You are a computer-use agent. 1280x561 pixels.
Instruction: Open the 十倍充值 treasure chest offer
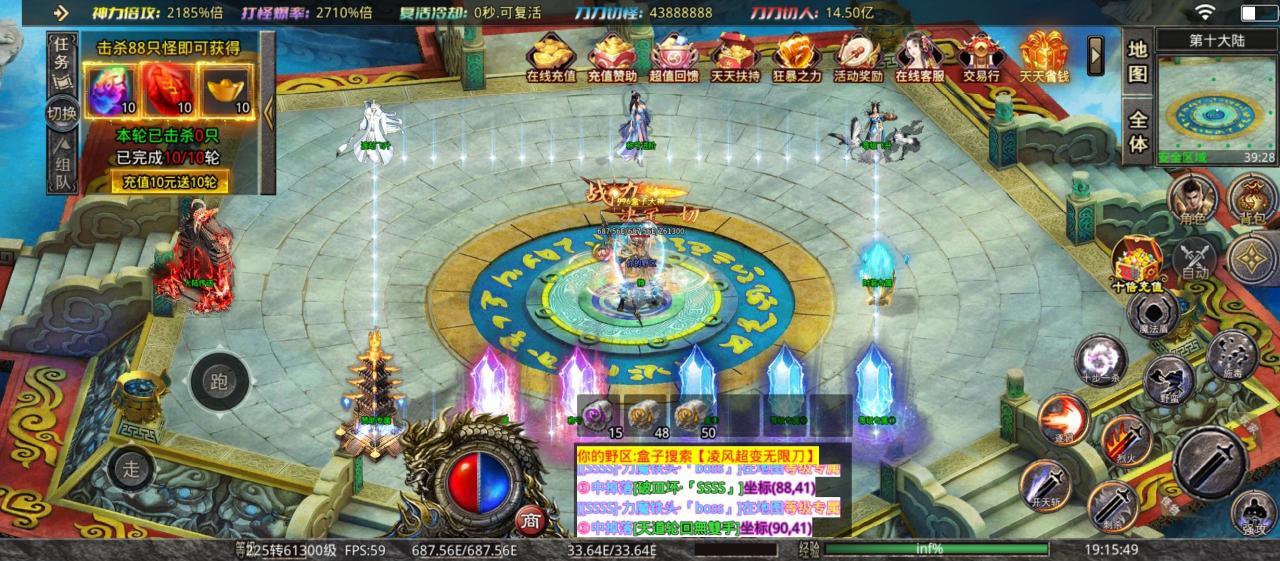click(x=1137, y=262)
